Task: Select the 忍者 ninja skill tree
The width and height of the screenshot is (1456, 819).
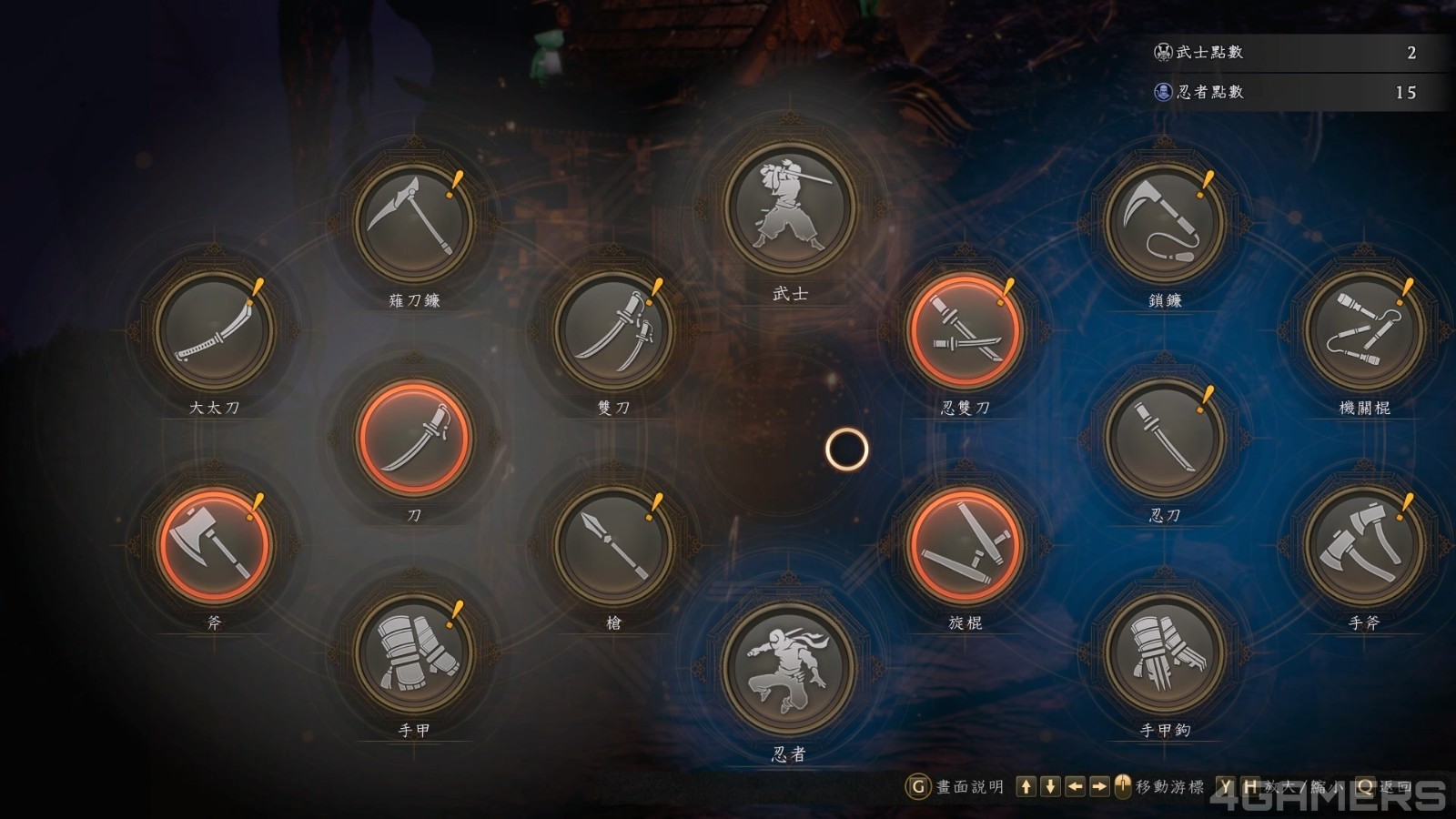Action: point(789,667)
